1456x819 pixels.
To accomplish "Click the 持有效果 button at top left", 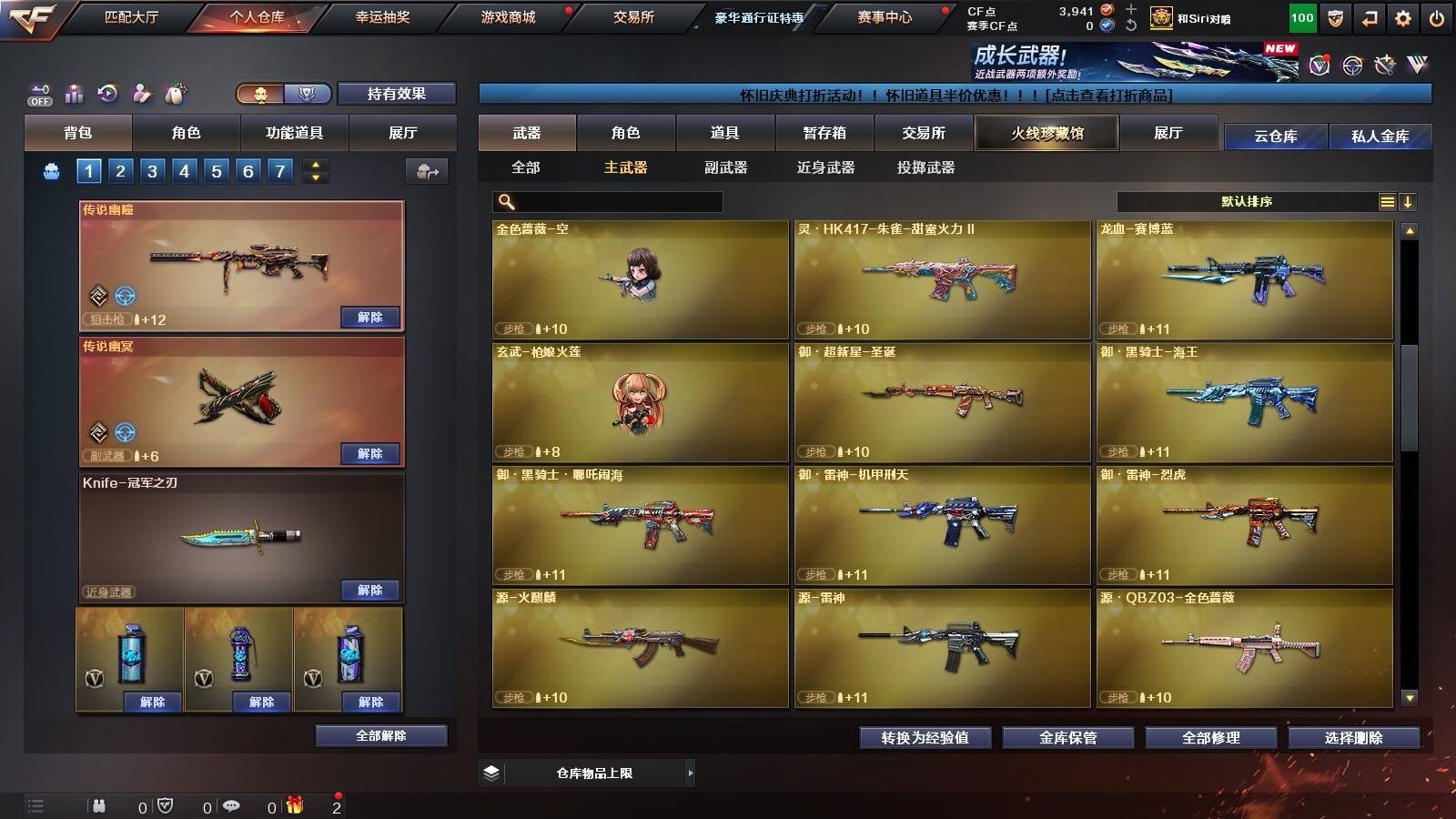I will (398, 94).
